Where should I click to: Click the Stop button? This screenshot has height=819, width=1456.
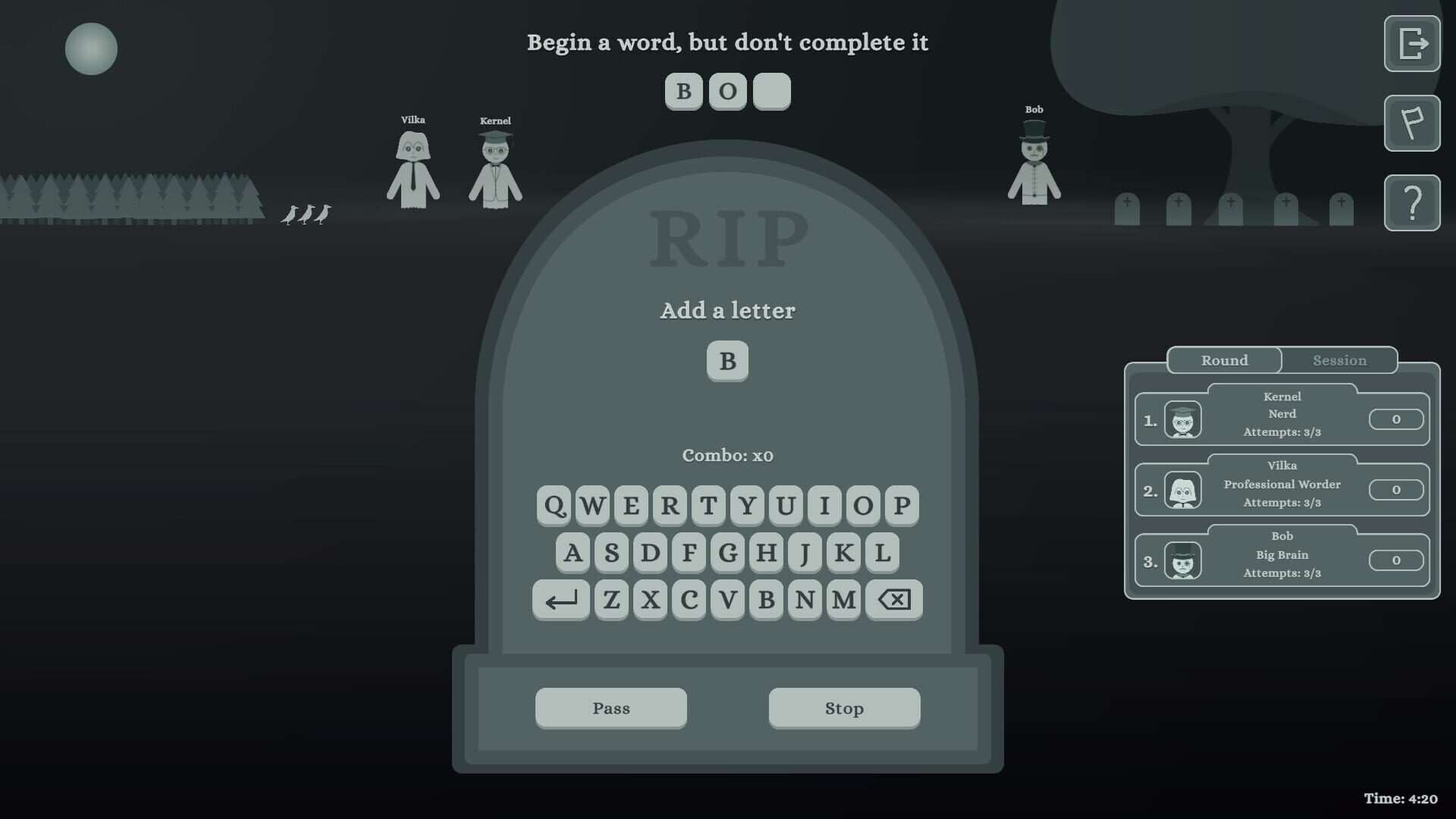(x=844, y=708)
